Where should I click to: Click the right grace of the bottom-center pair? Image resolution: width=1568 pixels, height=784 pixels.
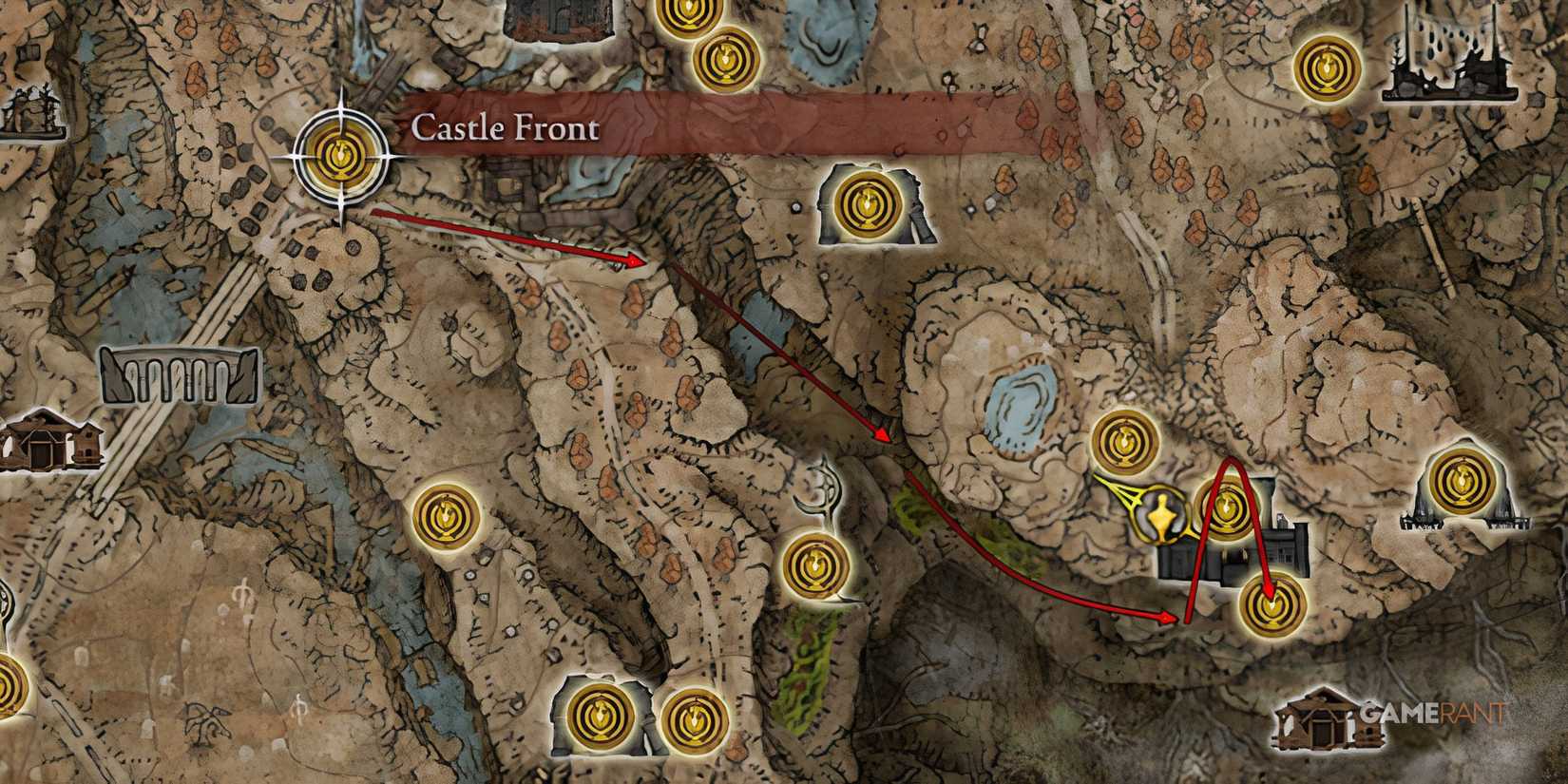[x=695, y=719]
